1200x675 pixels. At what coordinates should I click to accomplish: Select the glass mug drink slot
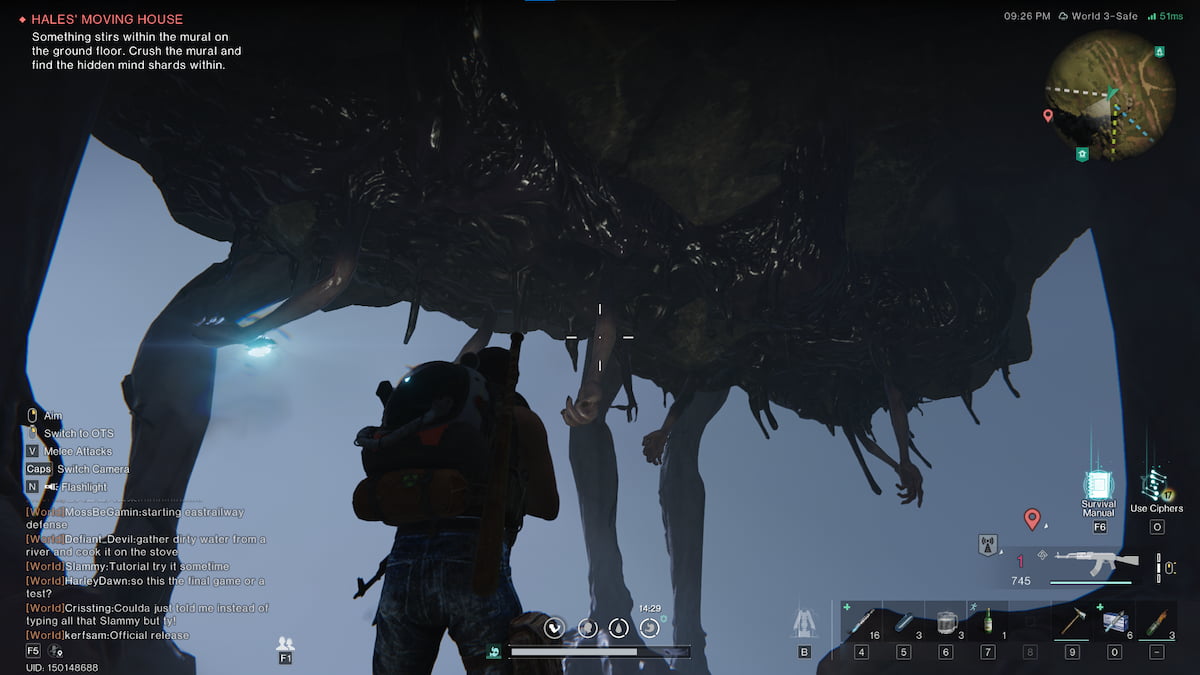[945, 623]
